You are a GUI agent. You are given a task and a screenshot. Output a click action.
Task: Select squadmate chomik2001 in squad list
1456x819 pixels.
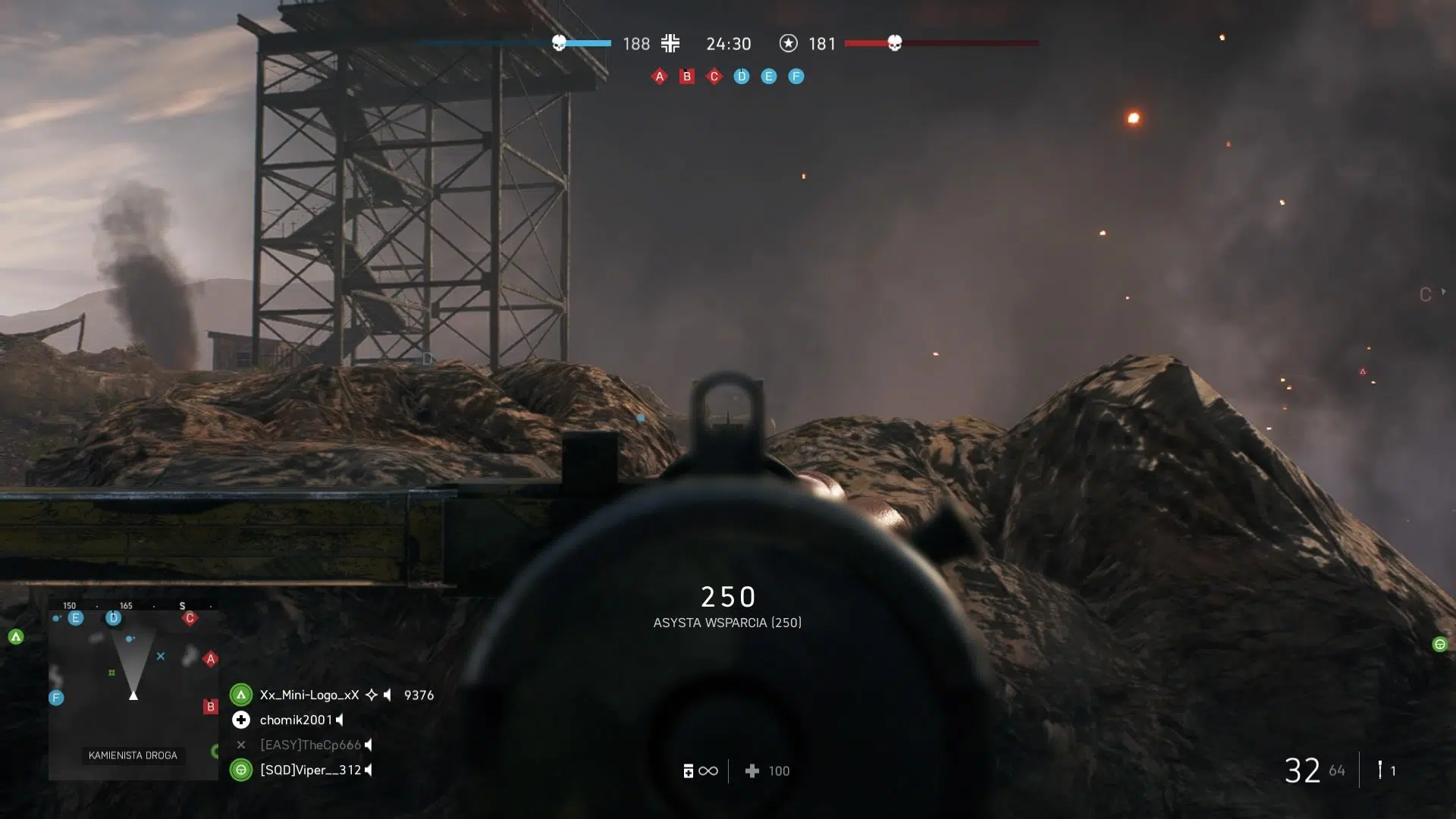click(x=296, y=720)
